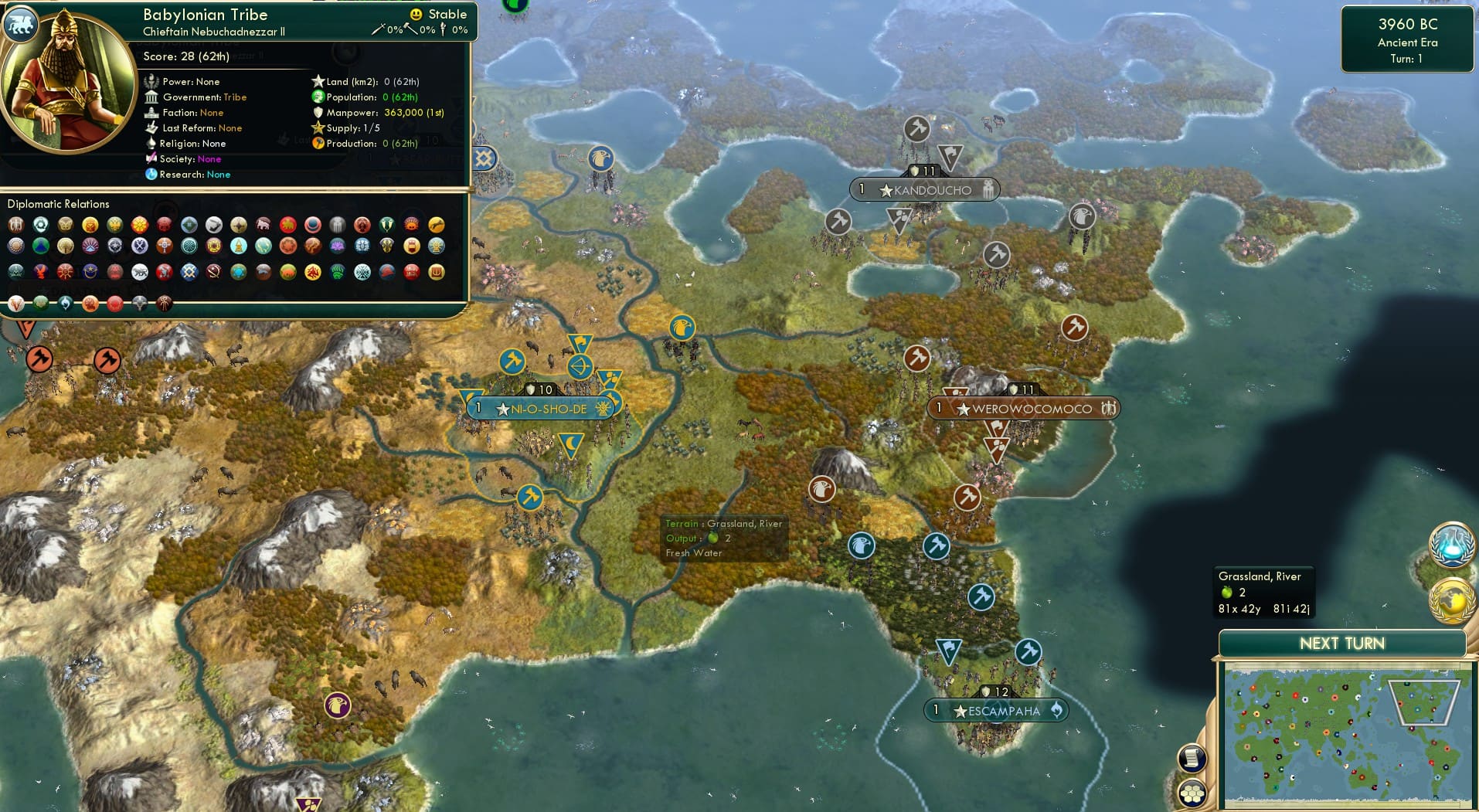Click the Production hammer icon in tribe panel

[x=318, y=144]
